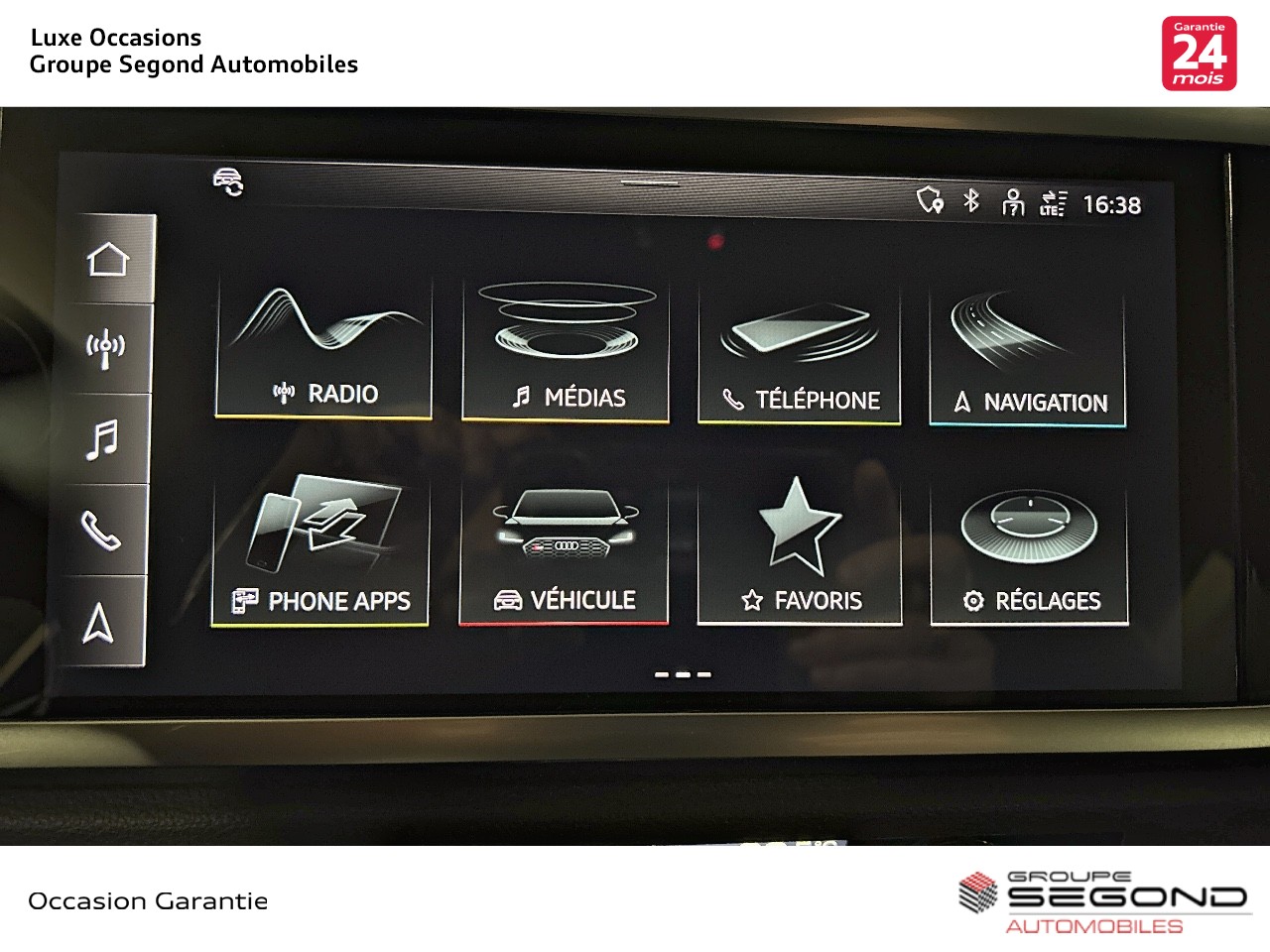Open the RÉGLAGES settings tile
Image resolution: width=1270 pixels, height=952 pixels.
tap(1029, 554)
